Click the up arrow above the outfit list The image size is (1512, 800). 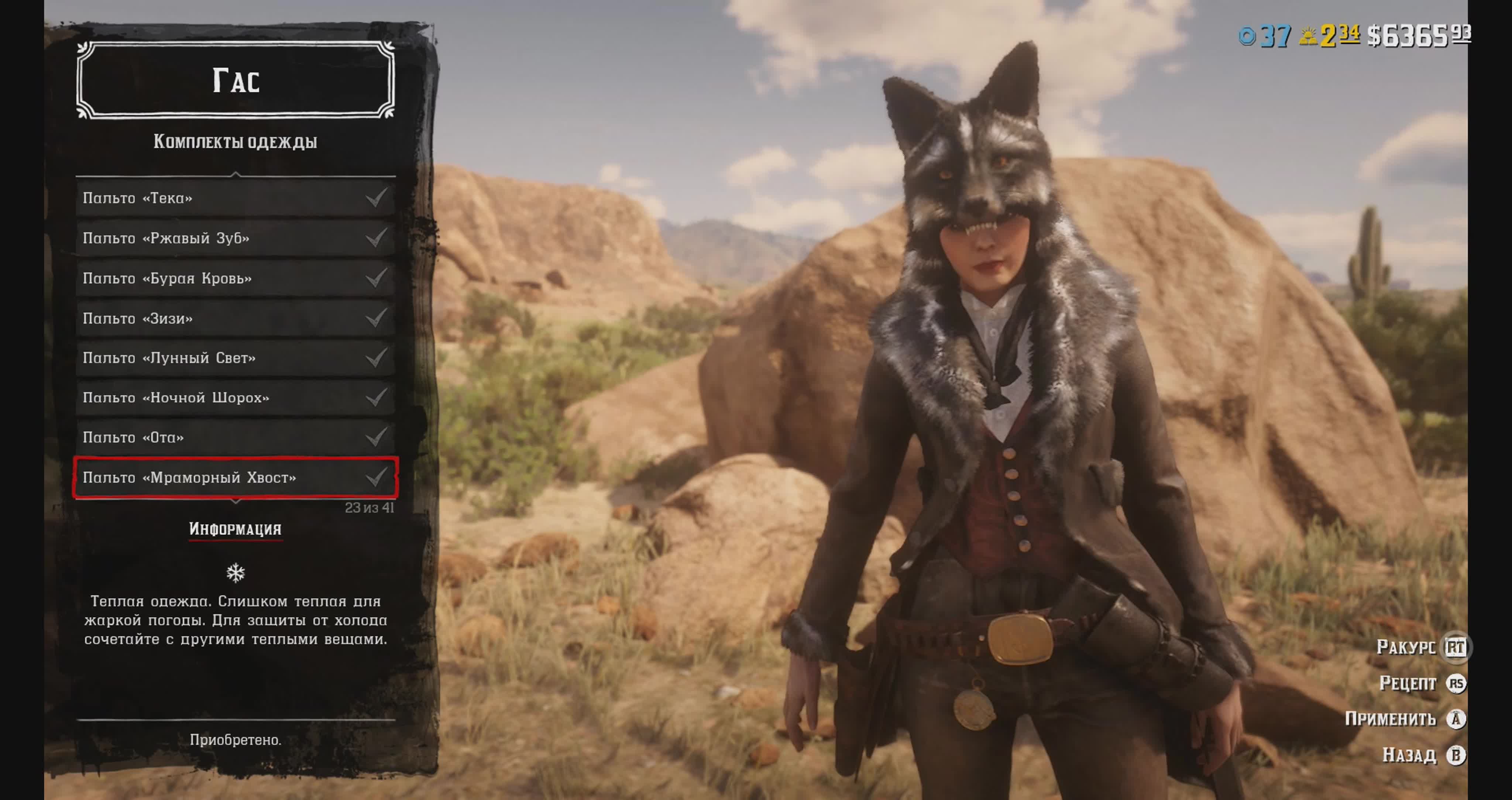click(x=236, y=174)
